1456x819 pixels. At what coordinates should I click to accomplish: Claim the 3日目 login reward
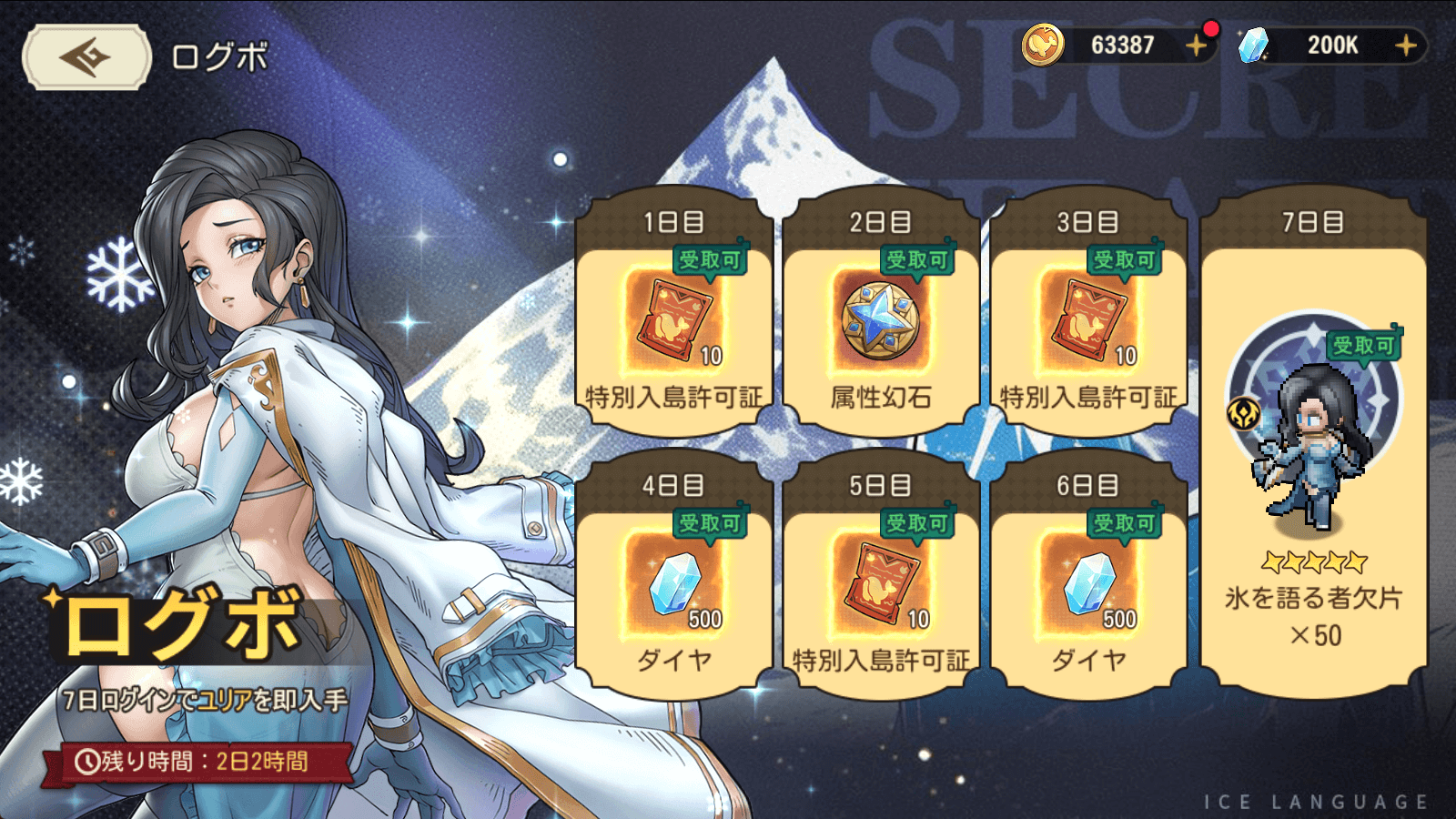click(1088, 318)
